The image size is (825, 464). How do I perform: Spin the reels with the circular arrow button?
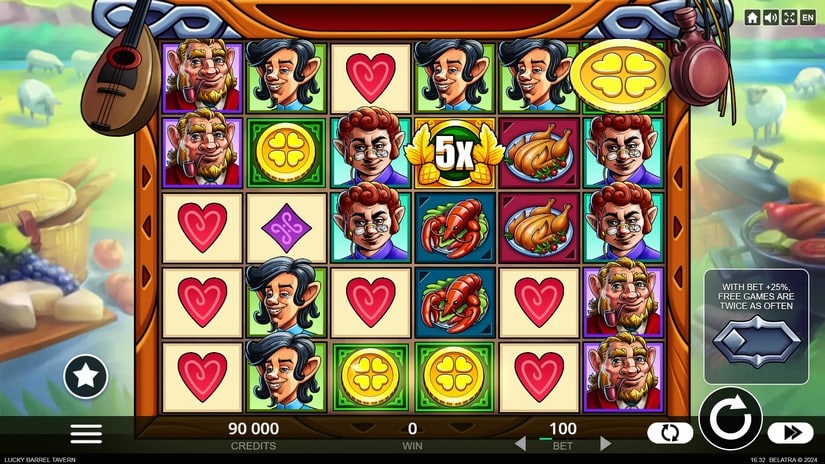coord(730,418)
